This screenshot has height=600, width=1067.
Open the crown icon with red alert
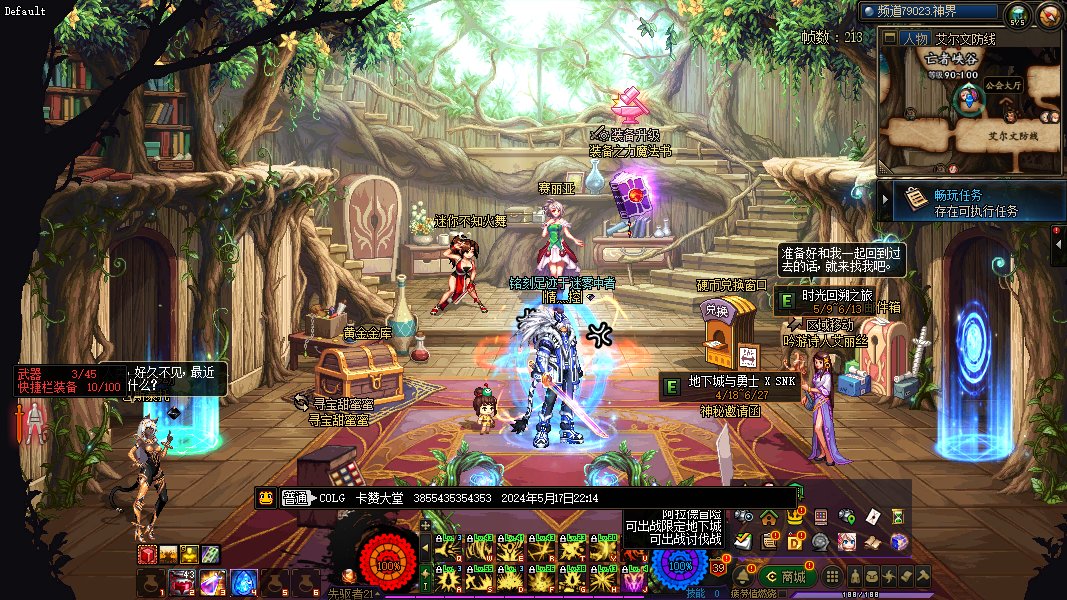point(794,518)
